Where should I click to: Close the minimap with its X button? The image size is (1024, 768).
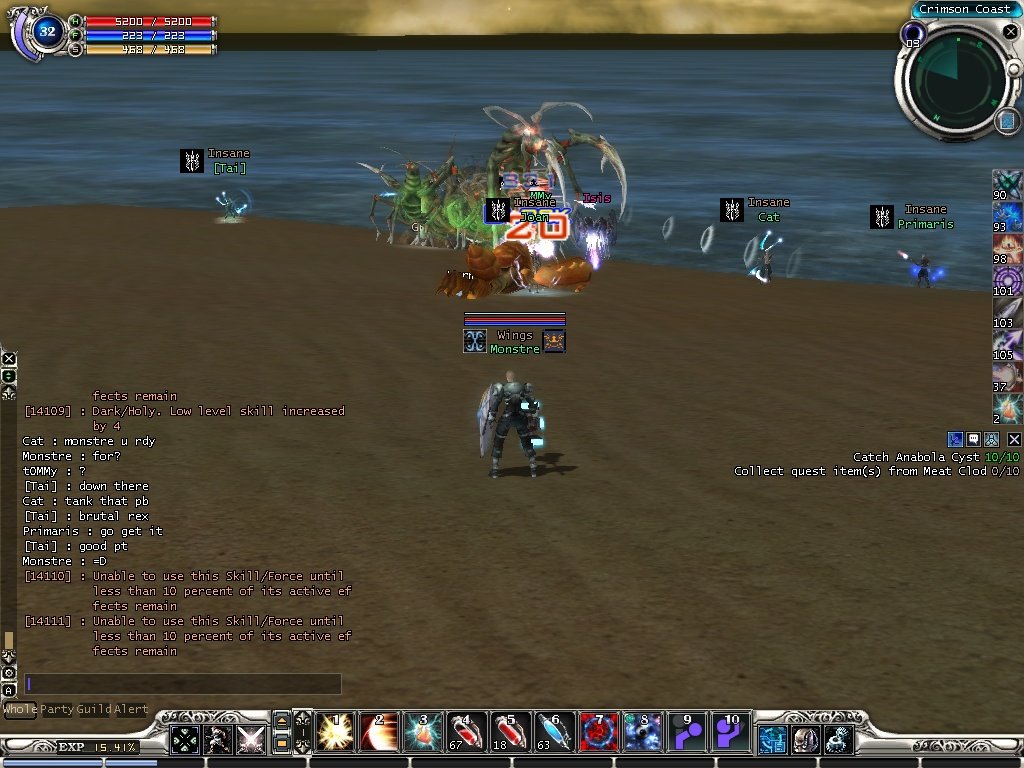pyautogui.click(x=1010, y=32)
